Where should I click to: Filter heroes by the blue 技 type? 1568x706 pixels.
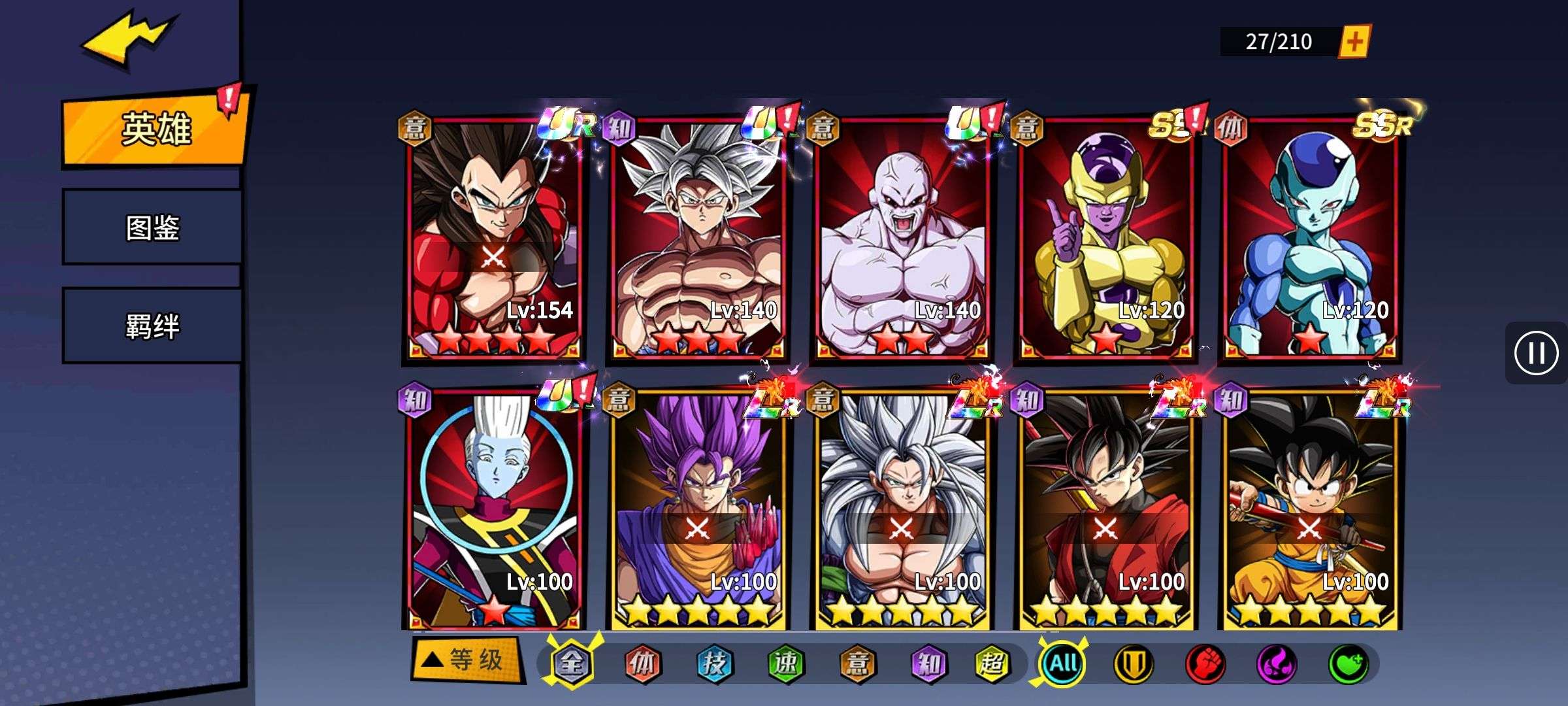tap(714, 664)
